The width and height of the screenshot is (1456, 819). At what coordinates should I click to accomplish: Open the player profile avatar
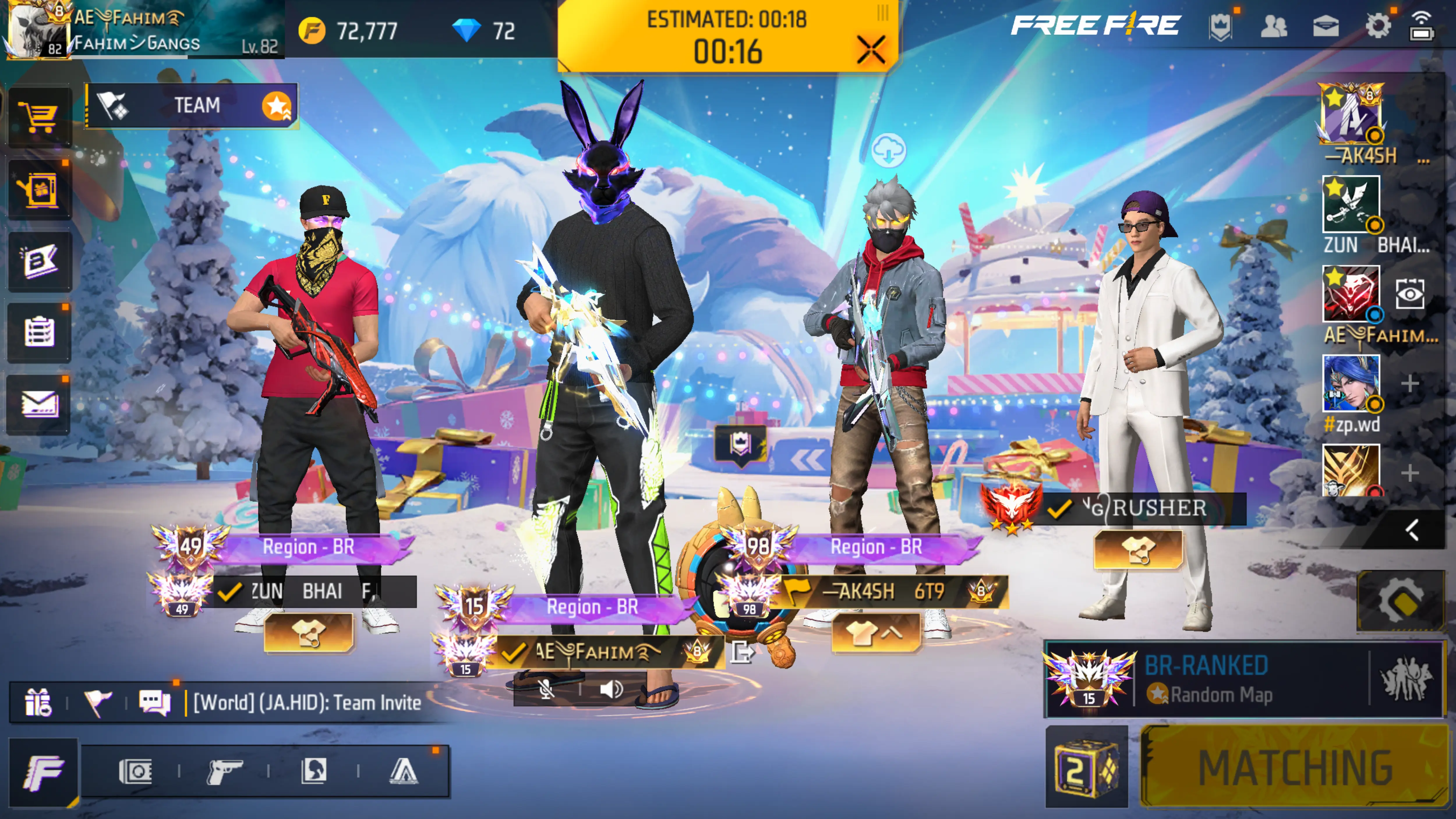tap(37, 29)
